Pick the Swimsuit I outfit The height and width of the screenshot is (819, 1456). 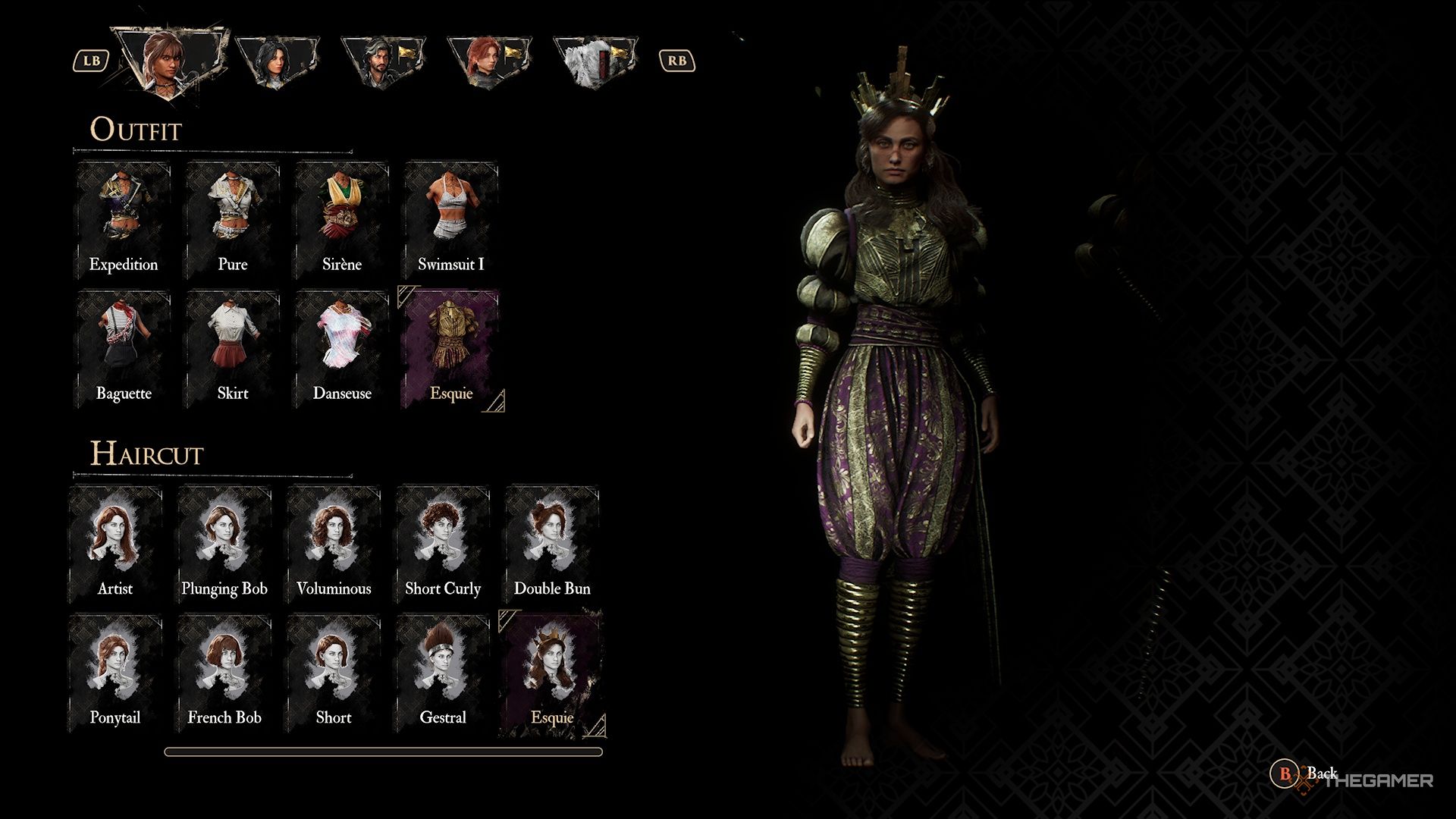(x=451, y=220)
